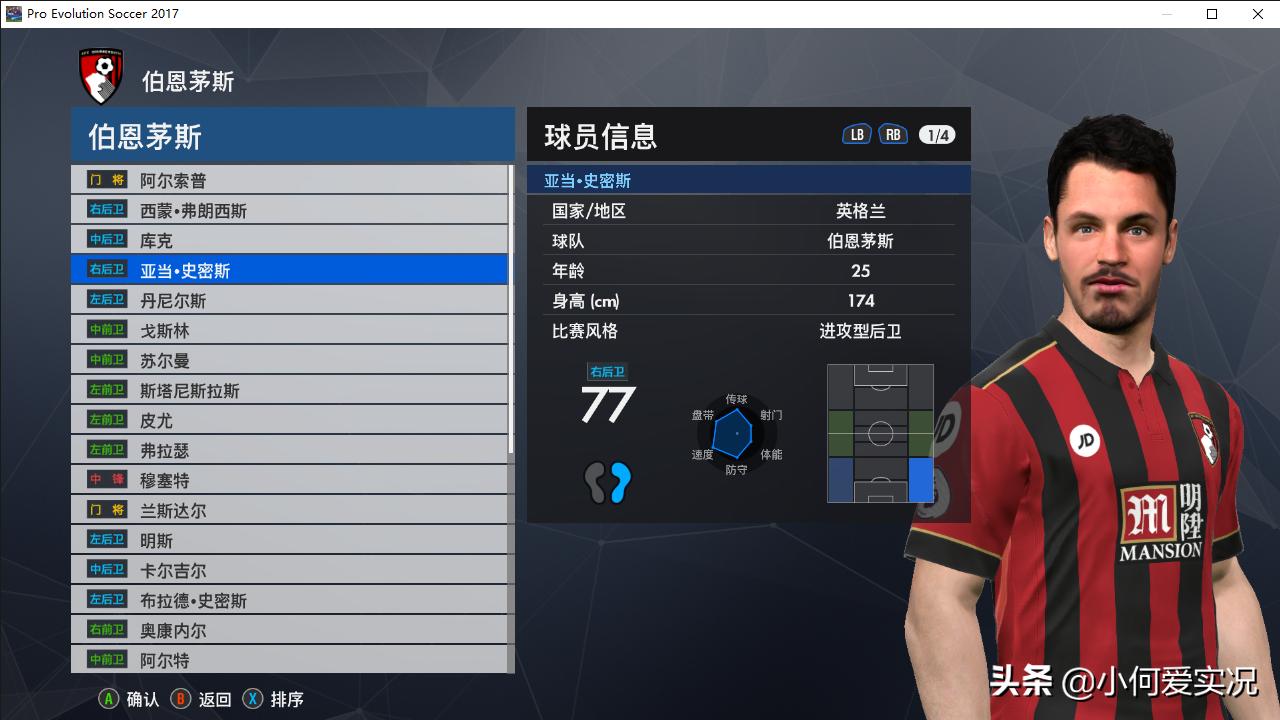
Task: Click the LB page toggle button
Action: pyautogui.click(x=856, y=132)
